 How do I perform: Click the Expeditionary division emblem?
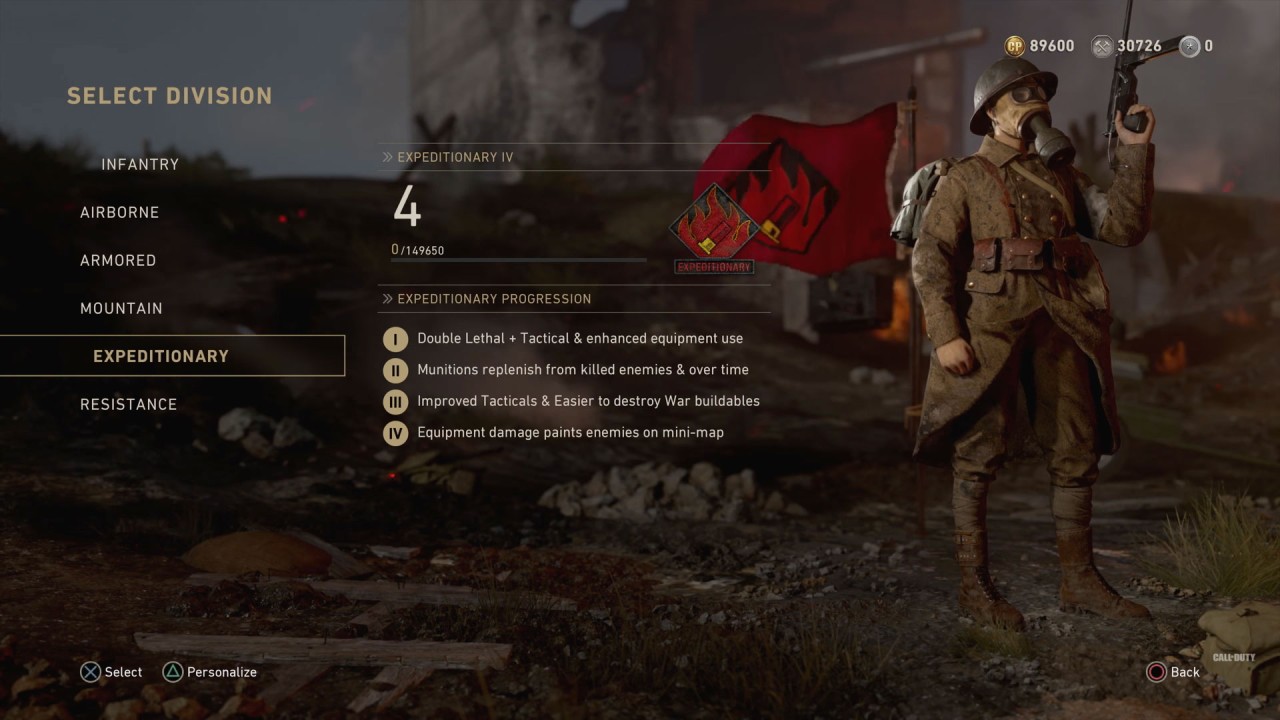pyautogui.click(x=714, y=228)
